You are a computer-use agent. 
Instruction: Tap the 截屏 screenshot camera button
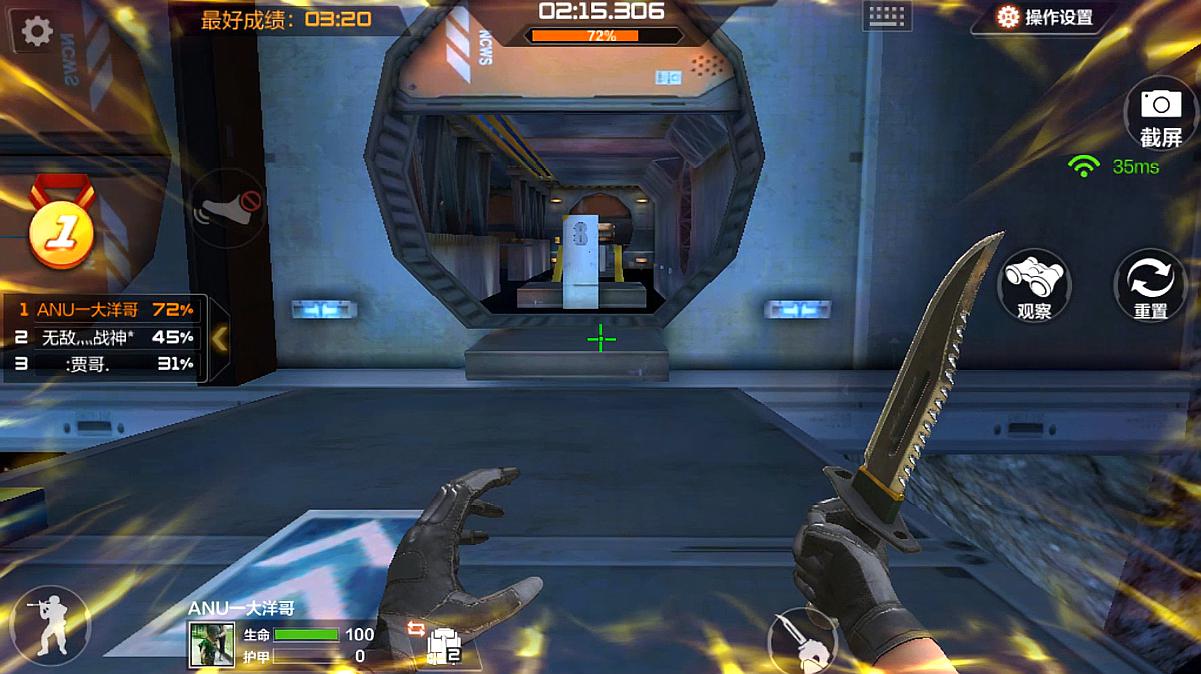pos(1160,116)
